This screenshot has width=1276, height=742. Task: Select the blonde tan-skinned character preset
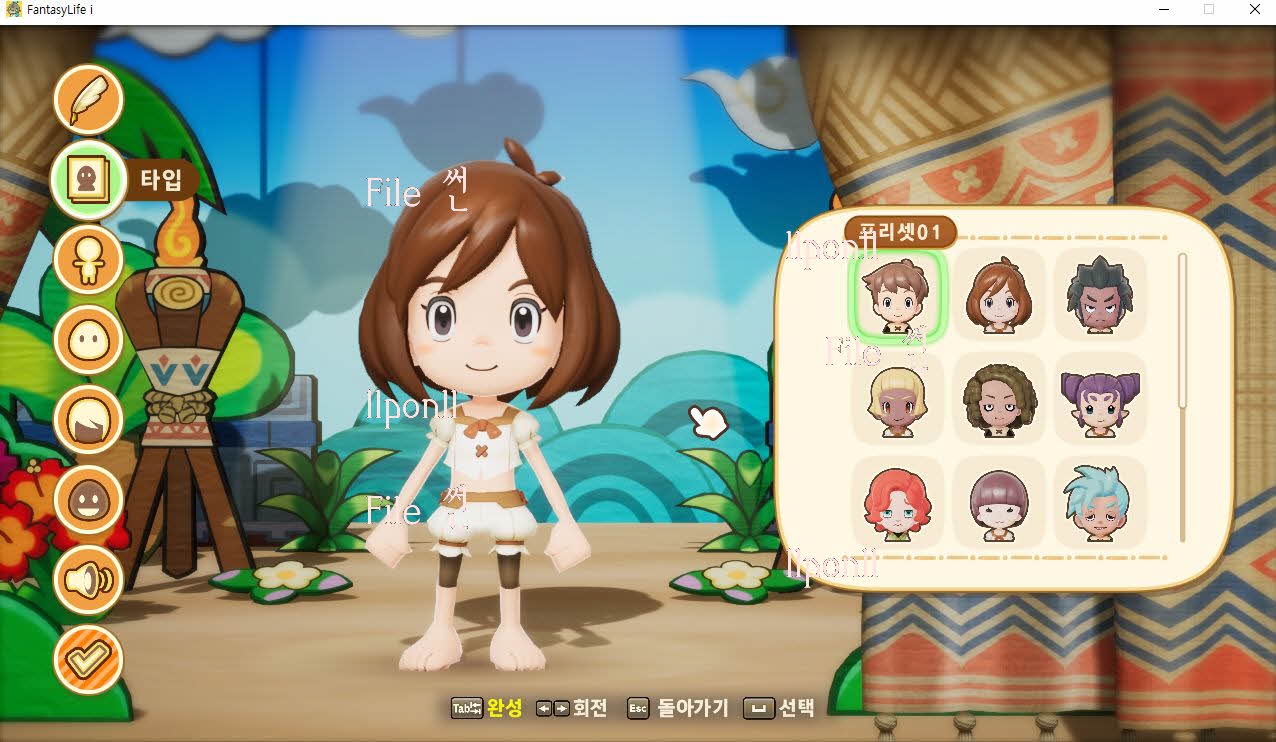pyautogui.click(x=895, y=400)
